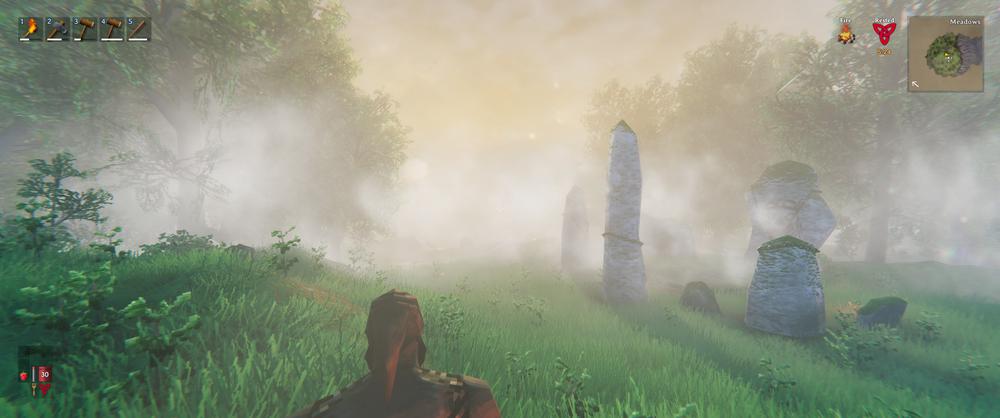Click the Fire status effect icon
This screenshot has height=418, width=1000.
click(x=846, y=35)
